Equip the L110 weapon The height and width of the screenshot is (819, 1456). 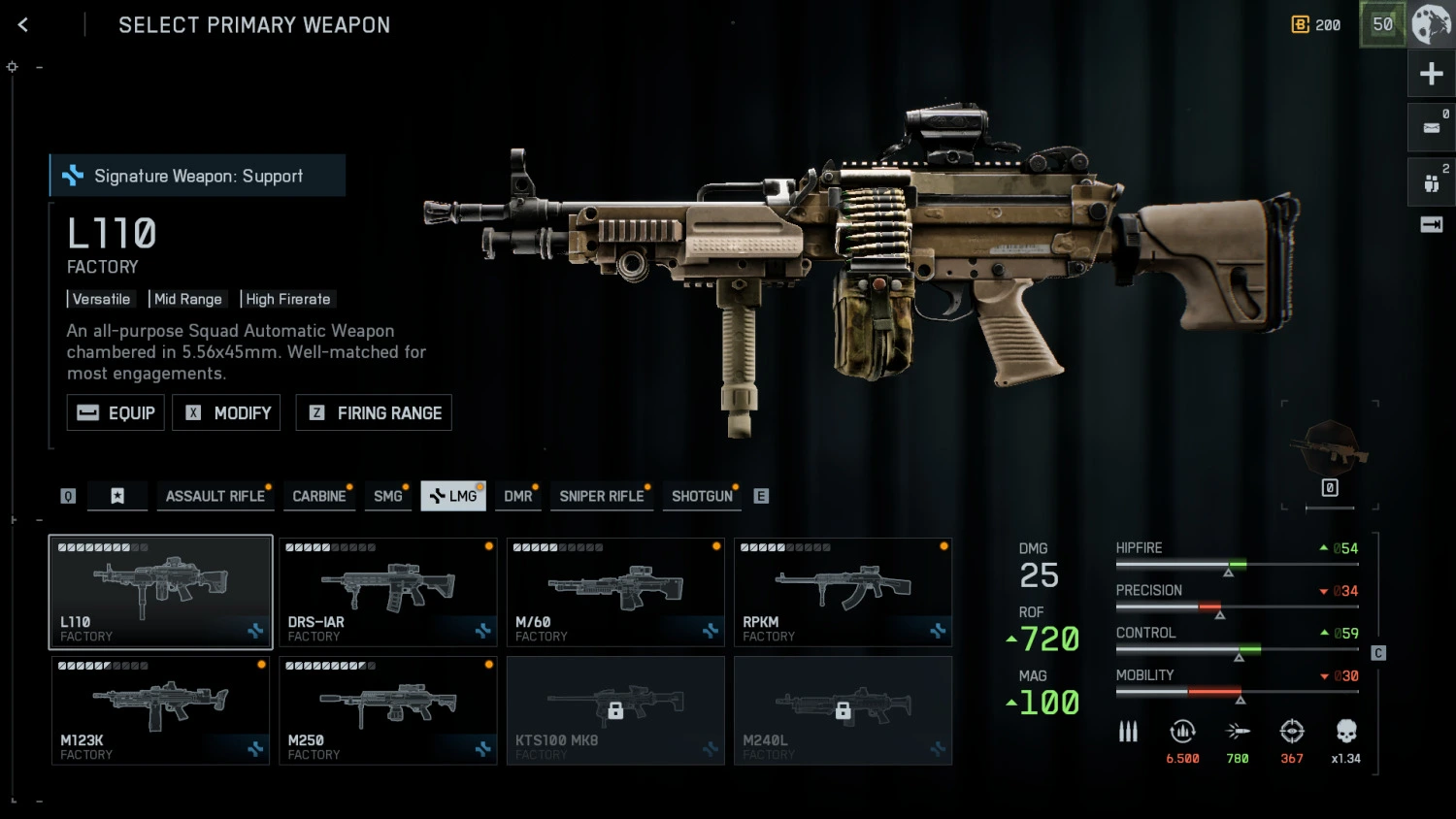tap(116, 412)
